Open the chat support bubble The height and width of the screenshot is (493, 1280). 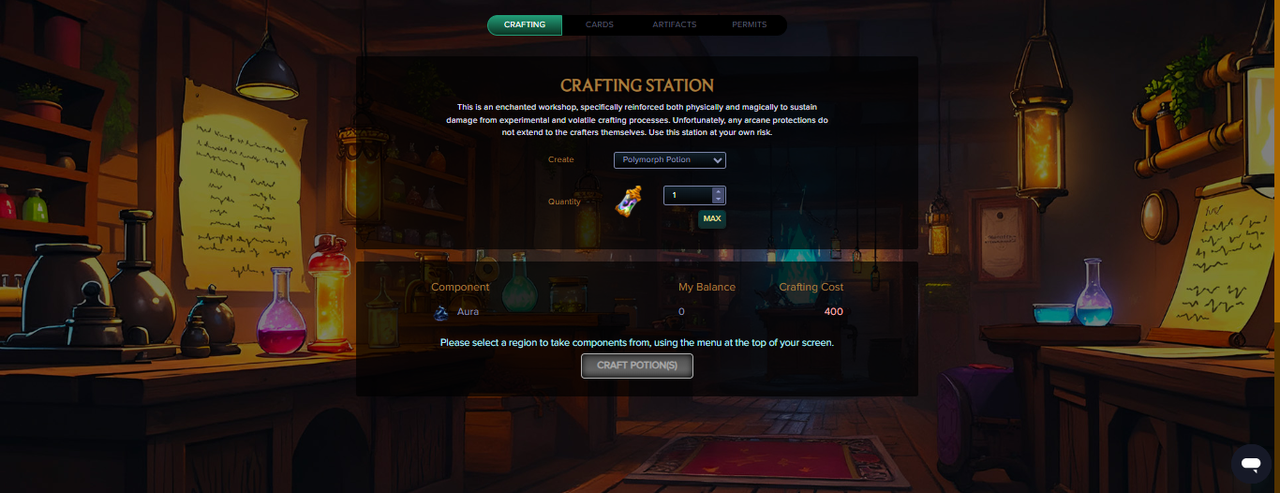(x=1250, y=463)
